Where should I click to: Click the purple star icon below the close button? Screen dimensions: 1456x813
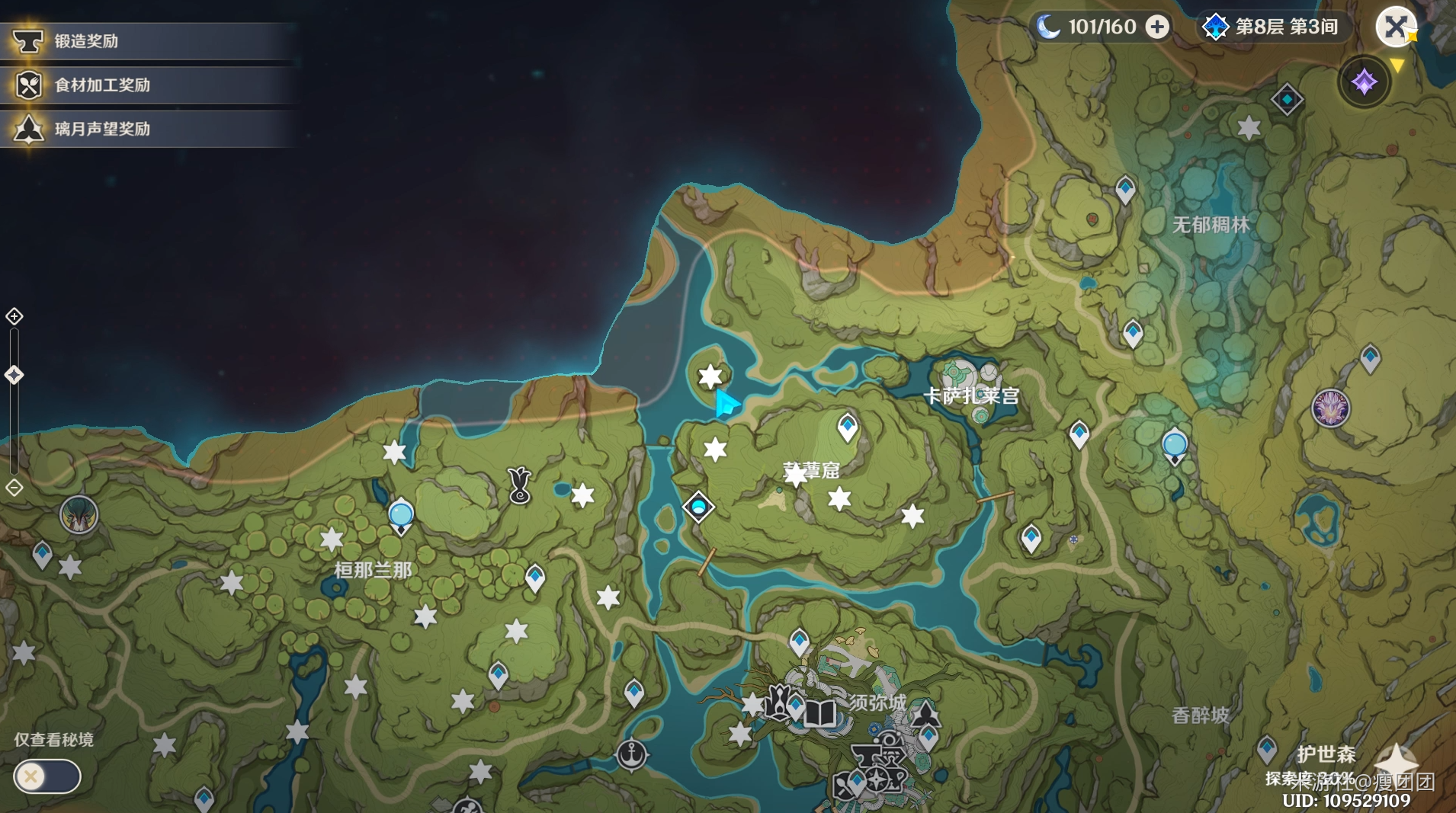pos(1364,82)
